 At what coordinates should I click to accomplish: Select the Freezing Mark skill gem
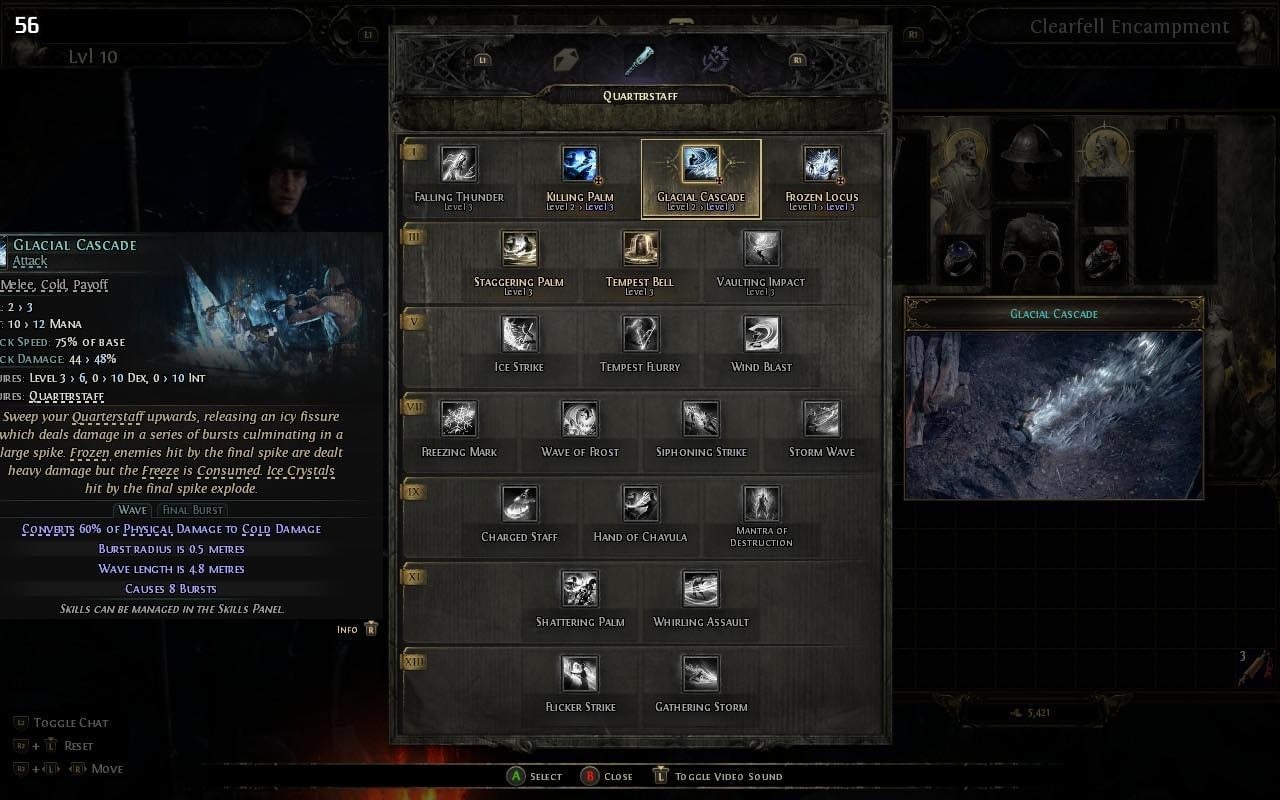click(458, 418)
